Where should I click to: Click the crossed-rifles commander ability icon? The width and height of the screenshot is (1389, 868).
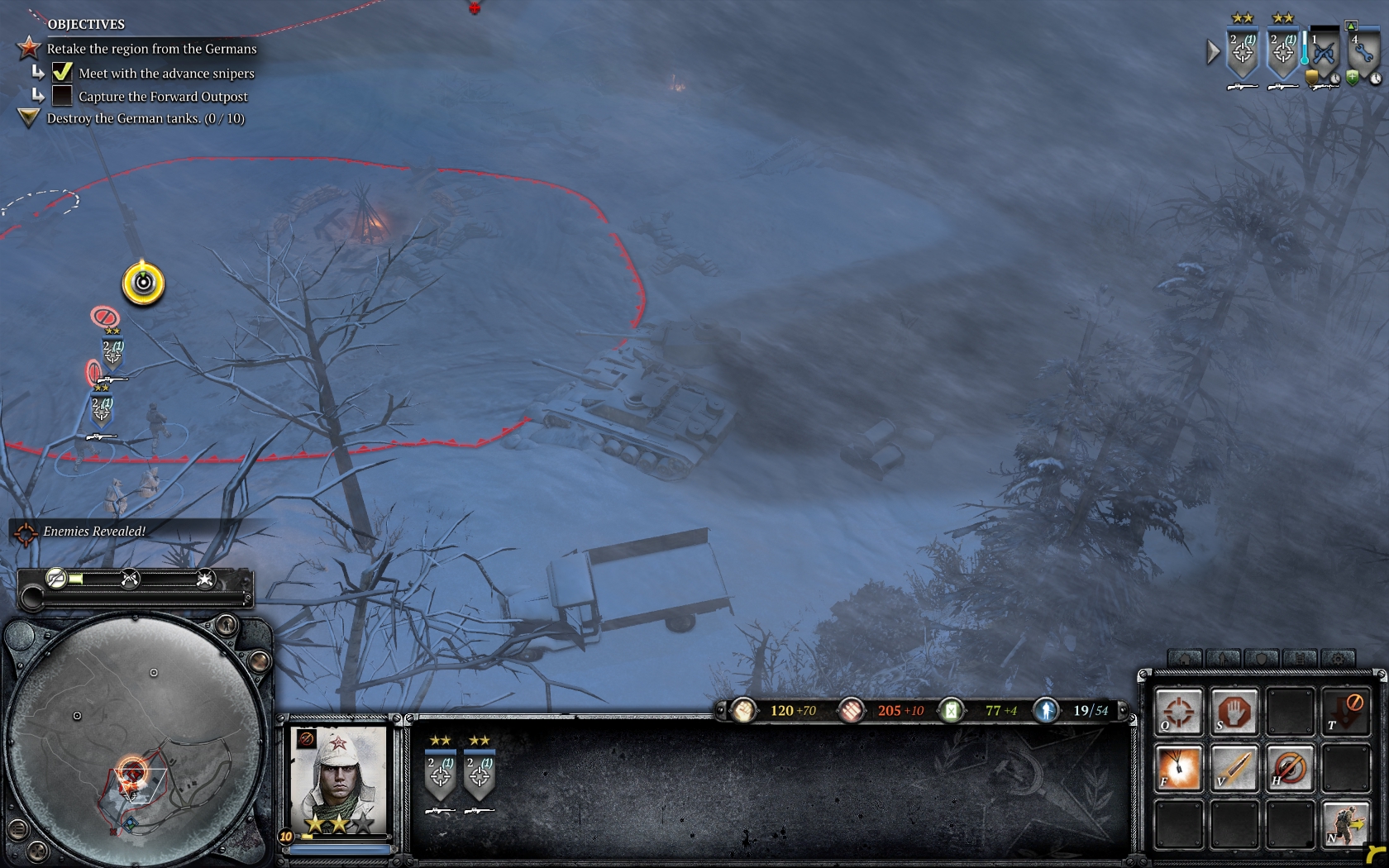pyautogui.click(x=130, y=579)
